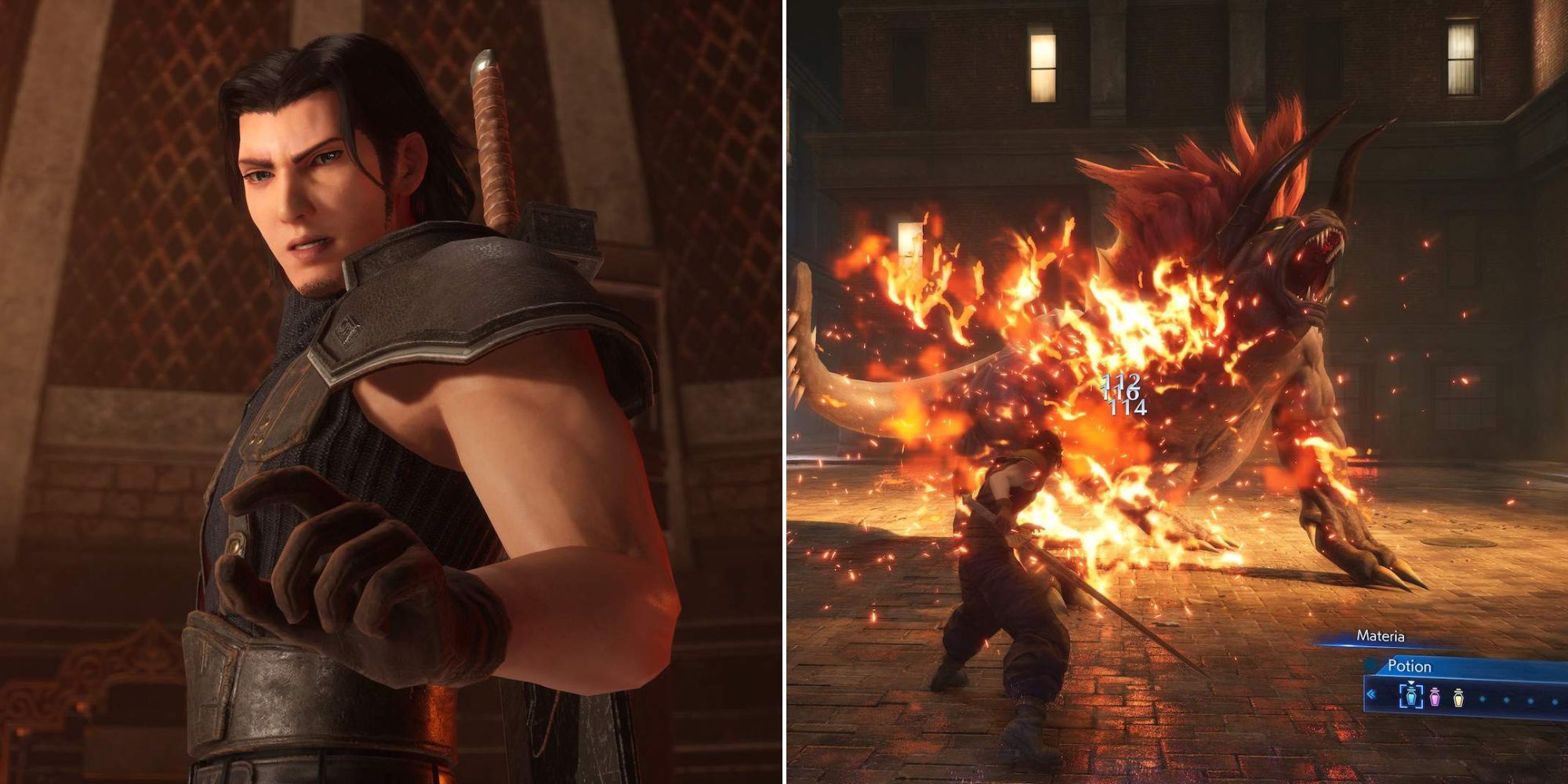Viewport: 1568px width, 784px height.
Task: Click the third diamond slot indicator
Action: [1530, 699]
